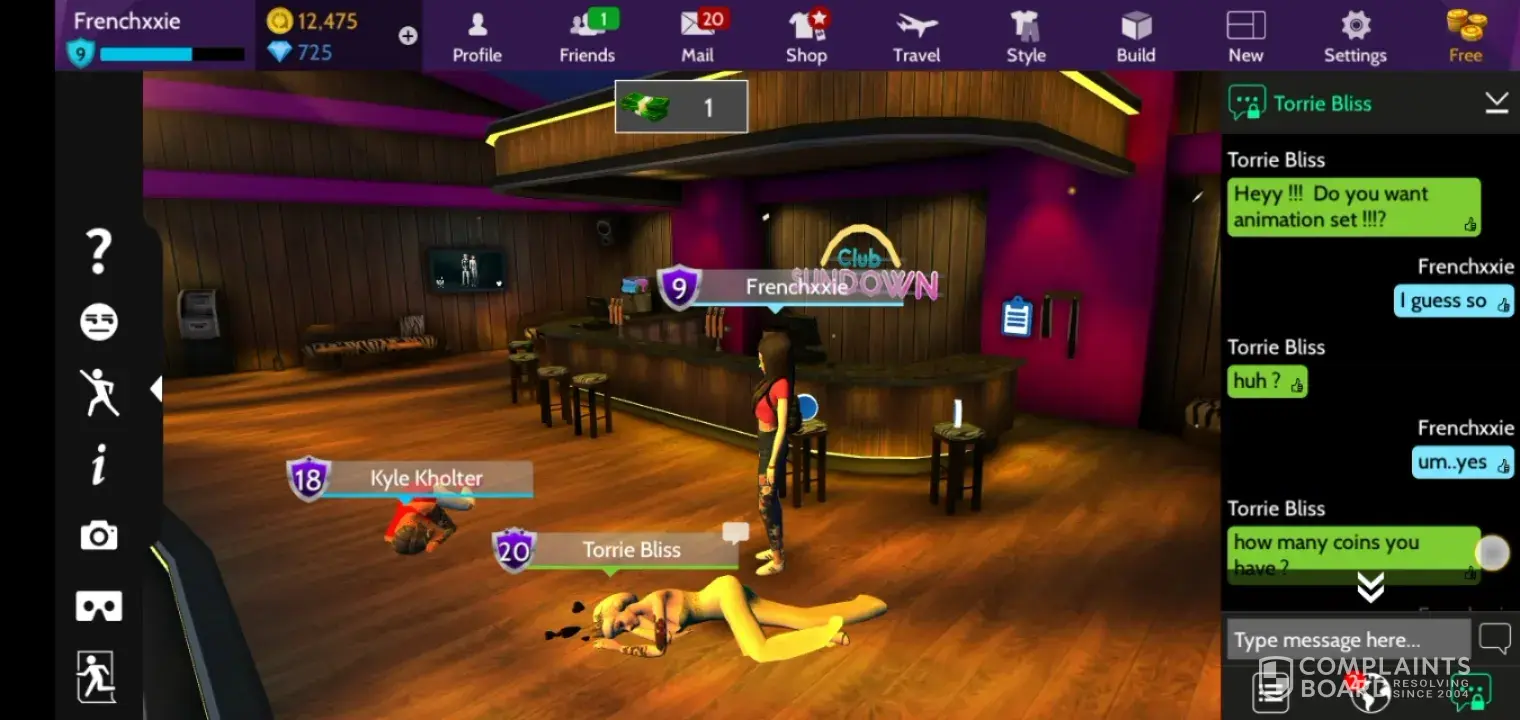The width and height of the screenshot is (1520, 720).
Task: Enter Build mode
Action: 1136,36
